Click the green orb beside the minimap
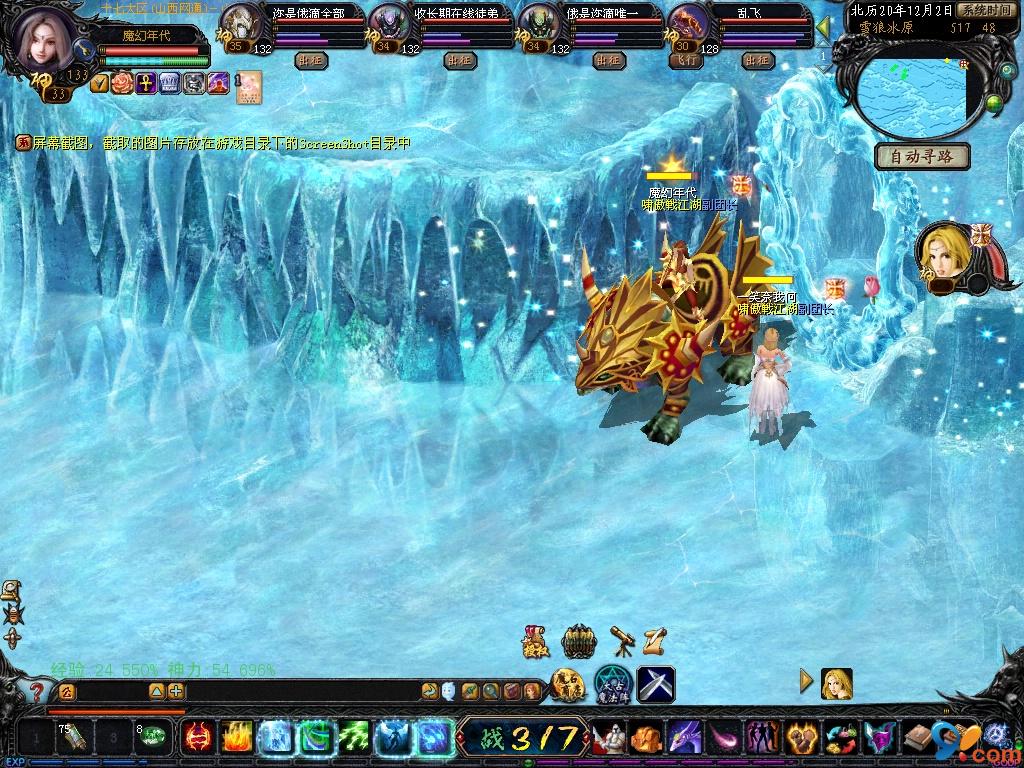Image resolution: width=1024 pixels, height=768 pixels. coord(993,103)
